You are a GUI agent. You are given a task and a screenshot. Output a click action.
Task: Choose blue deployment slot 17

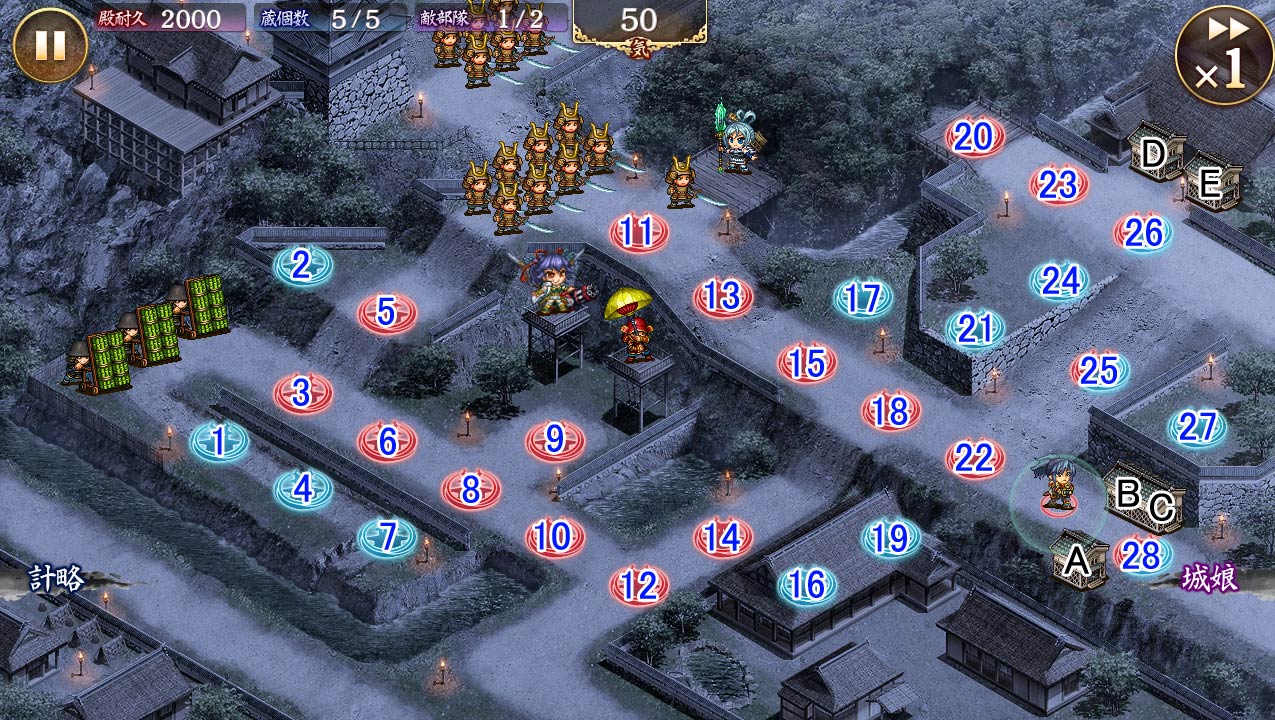pyautogui.click(x=863, y=298)
